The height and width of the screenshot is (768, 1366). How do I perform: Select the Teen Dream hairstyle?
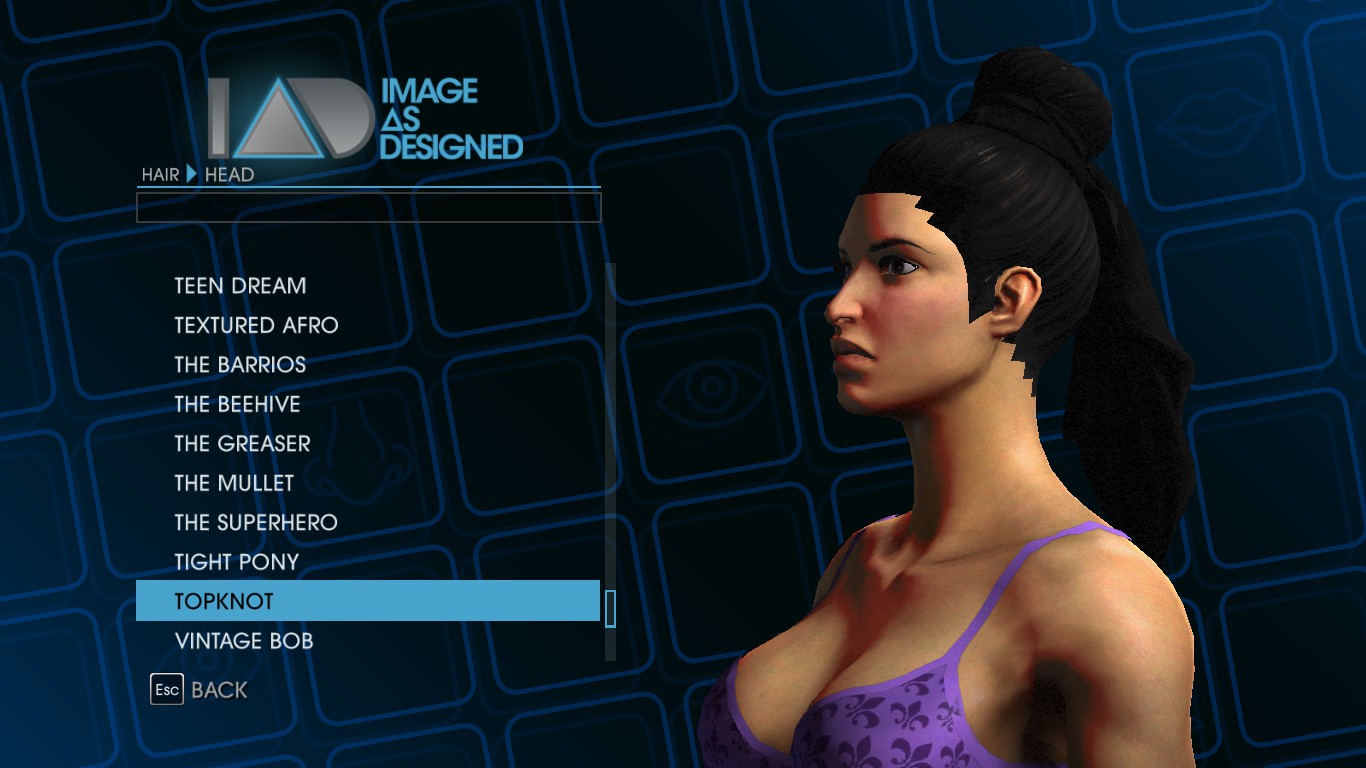pyautogui.click(x=240, y=286)
